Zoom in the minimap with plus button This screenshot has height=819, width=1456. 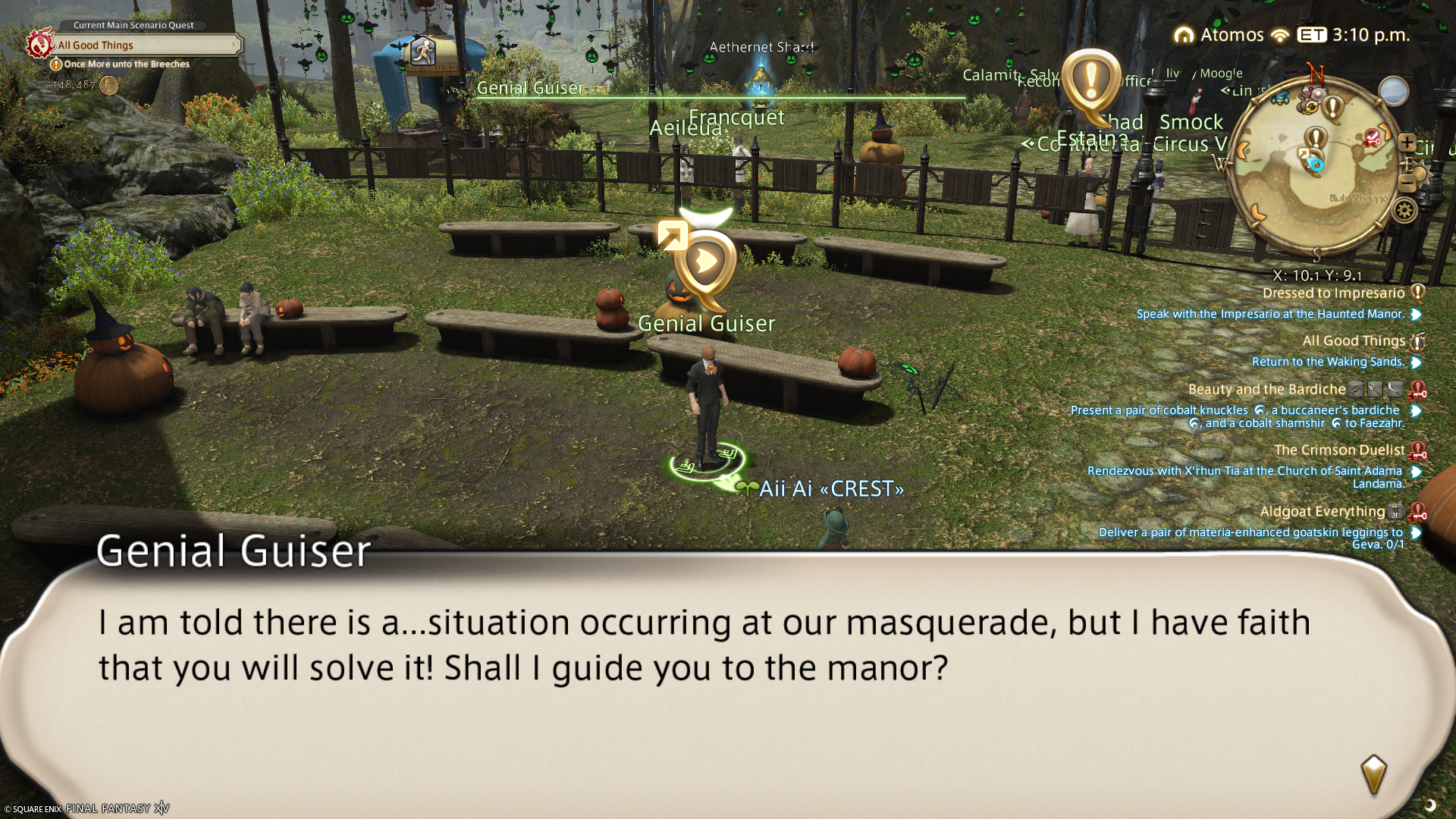coord(1407,143)
